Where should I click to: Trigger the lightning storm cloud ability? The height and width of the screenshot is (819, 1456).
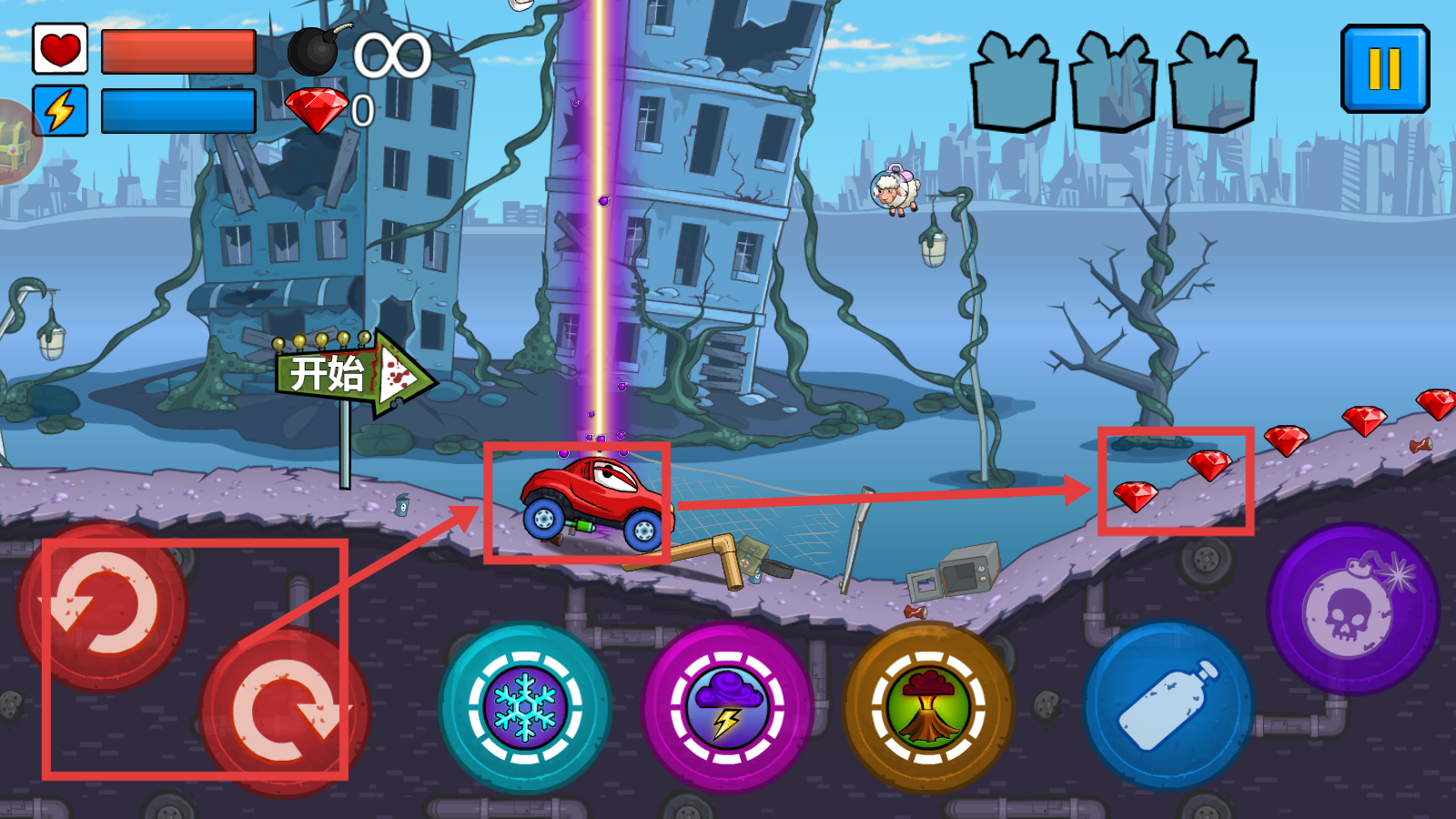click(727, 707)
